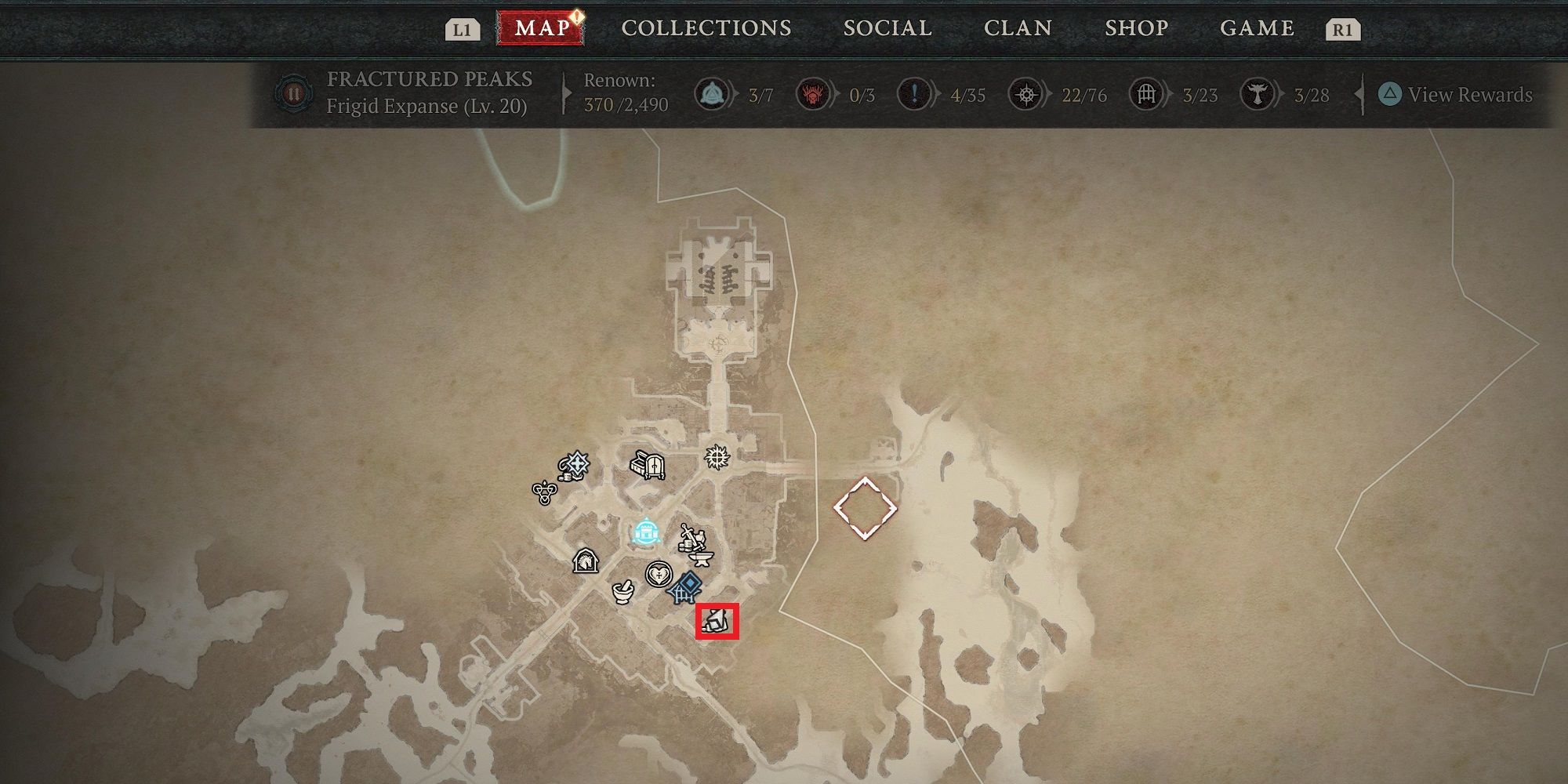Click the stash chest and wardrobe icon

pyautogui.click(x=648, y=466)
